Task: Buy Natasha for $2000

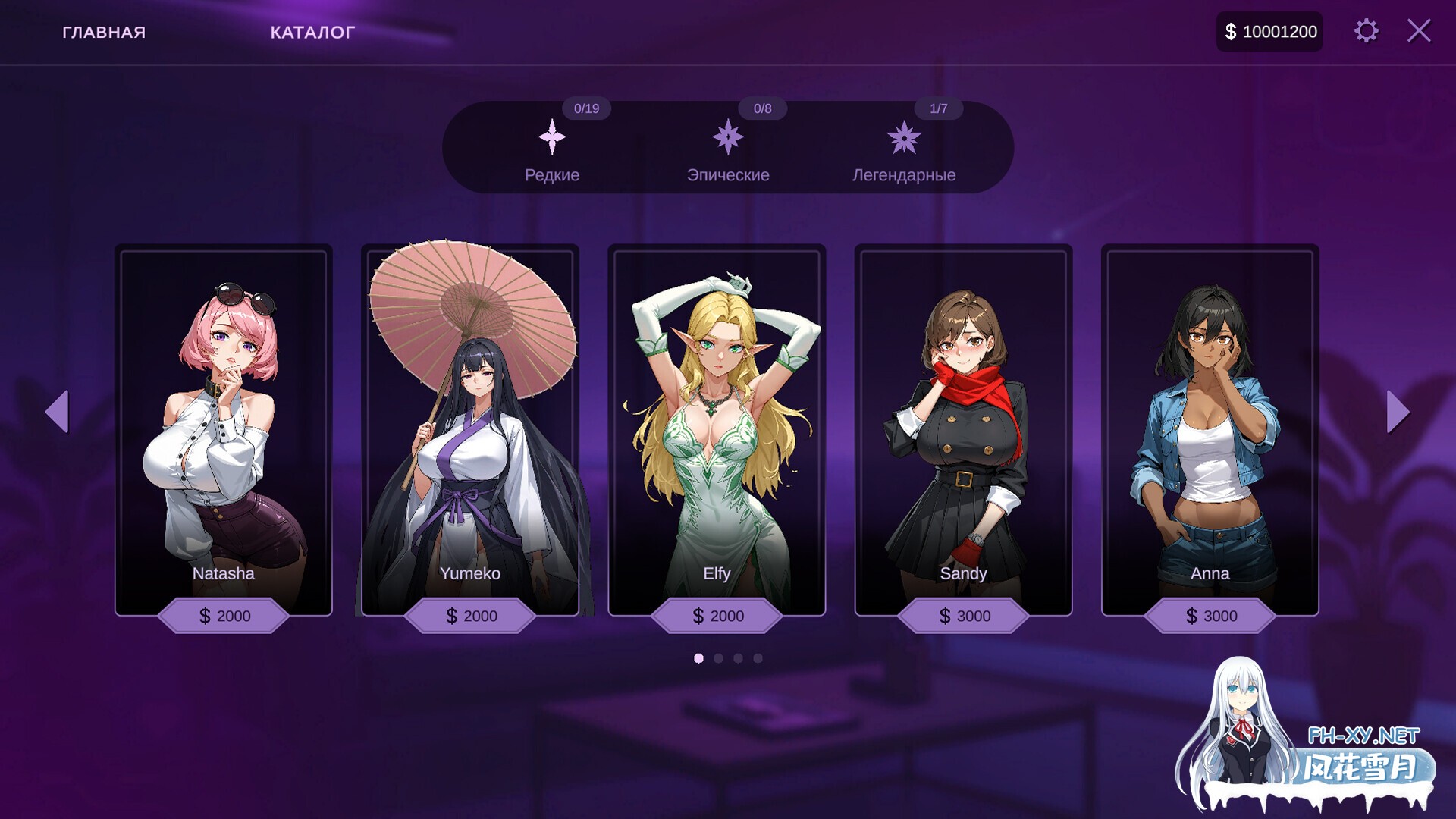Action: (x=224, y=616)
